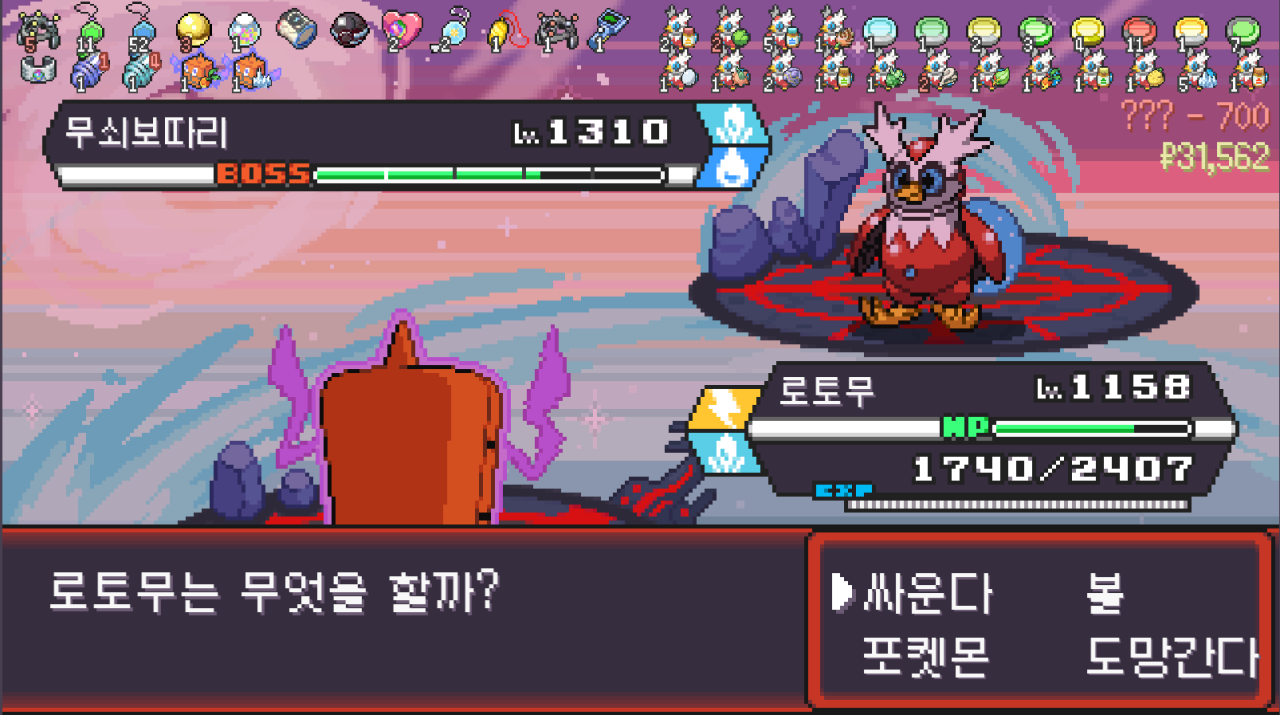The image size is (1280, 715).
Task: Click the golden orb item icon
Action: pos(193,27)
